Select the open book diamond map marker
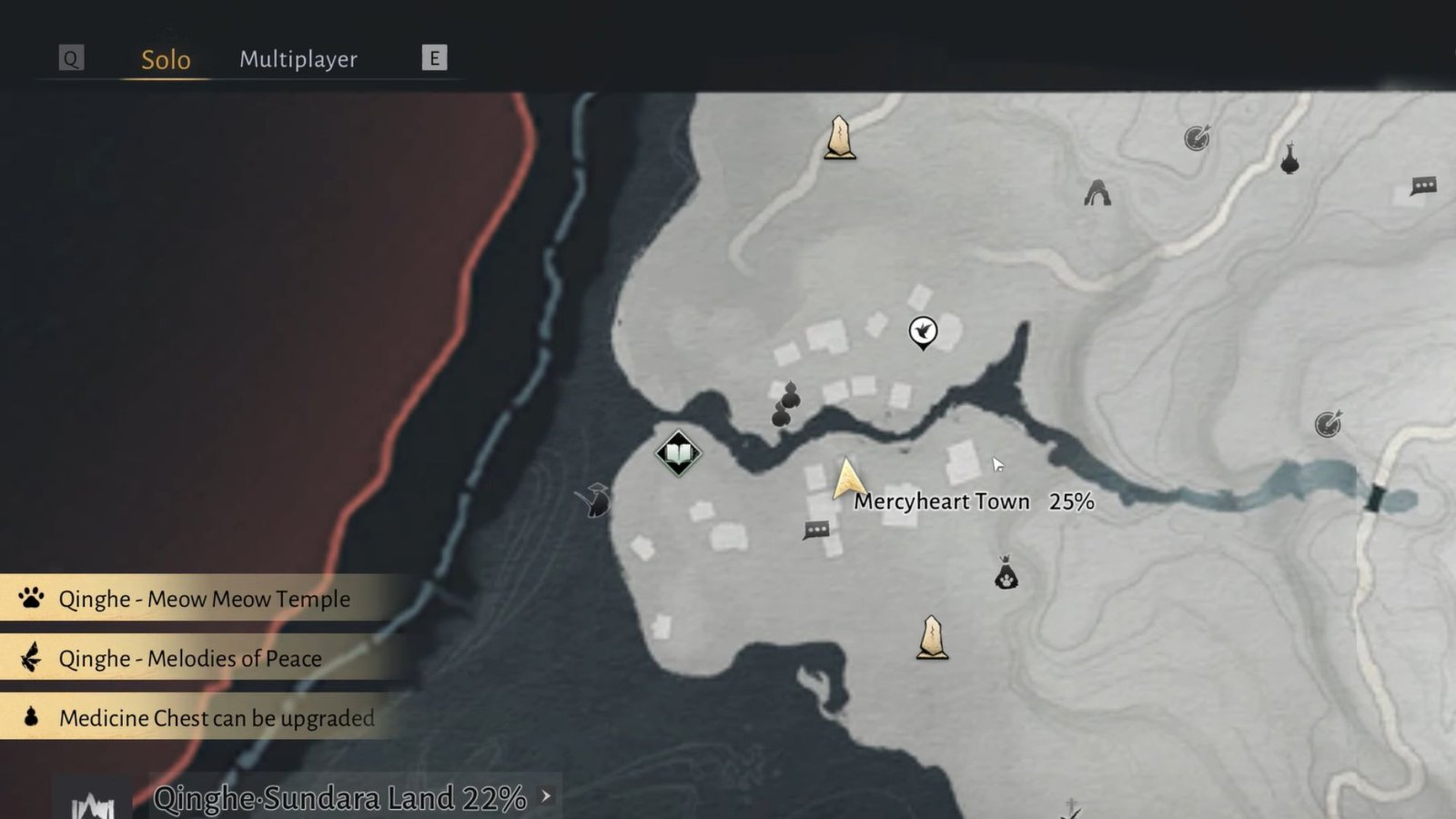This screenshot has height=819, width=1456. pos(678,452)
